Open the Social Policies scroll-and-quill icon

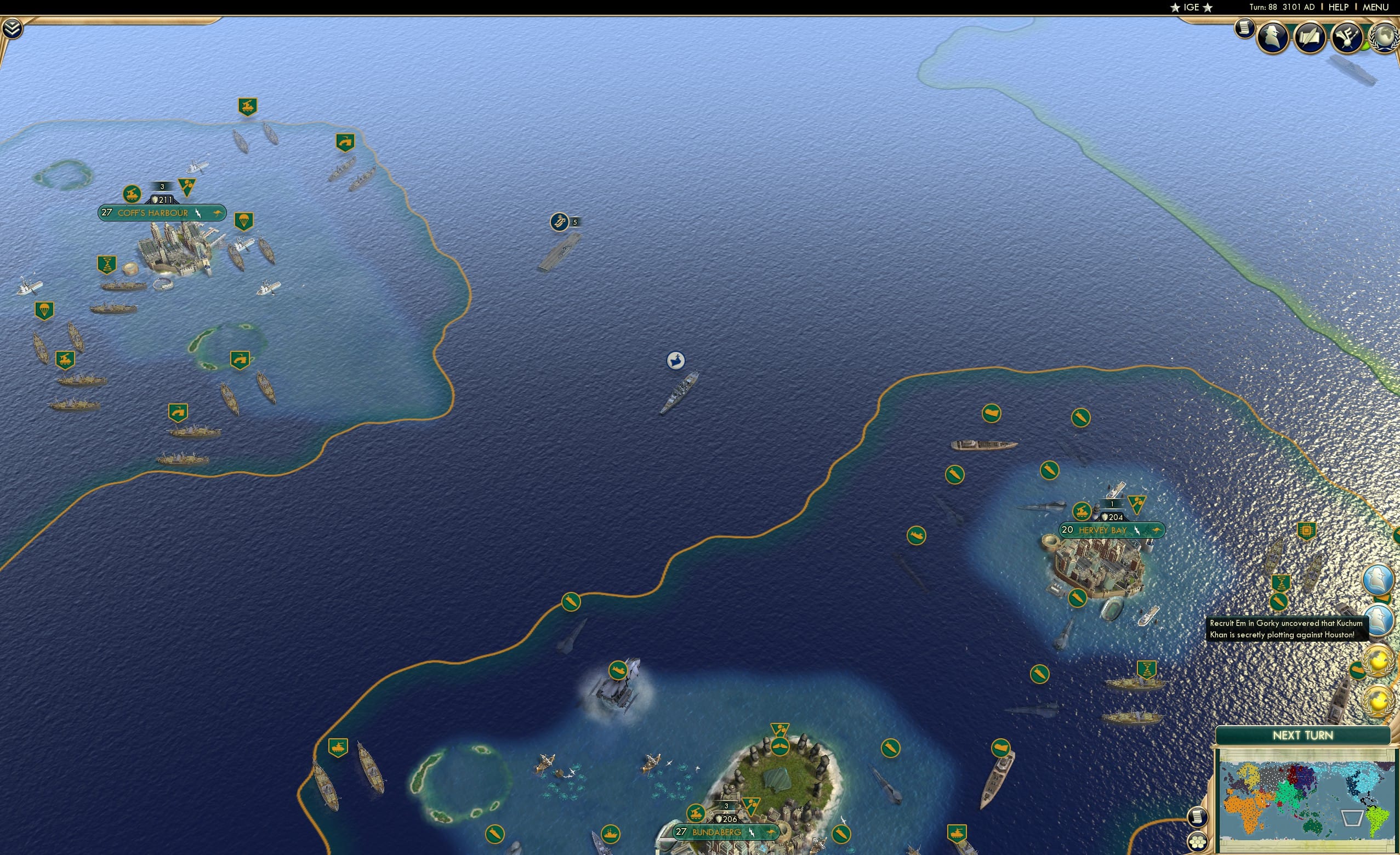1311,37
